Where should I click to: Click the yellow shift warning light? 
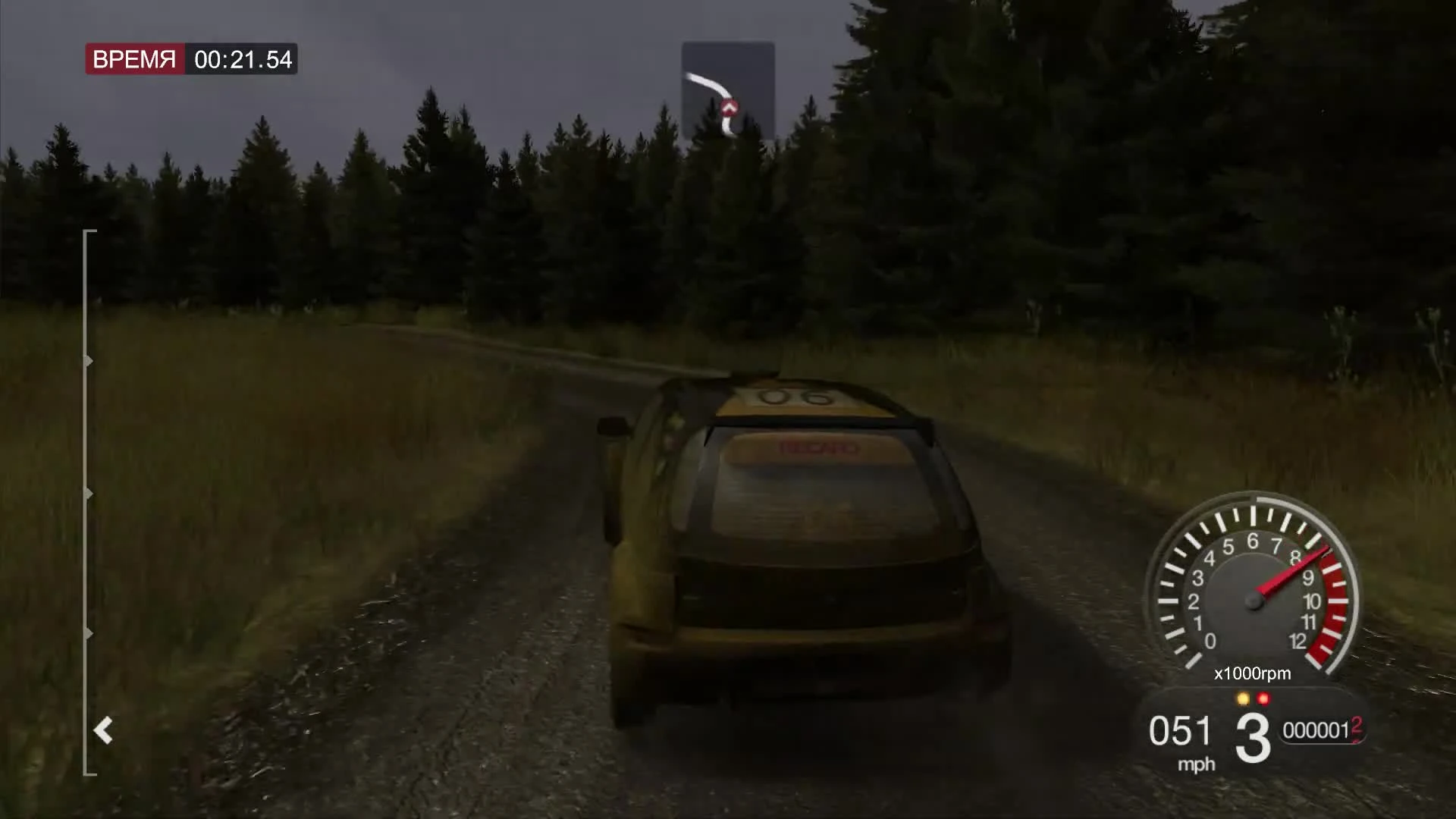tap(1242, 698)
